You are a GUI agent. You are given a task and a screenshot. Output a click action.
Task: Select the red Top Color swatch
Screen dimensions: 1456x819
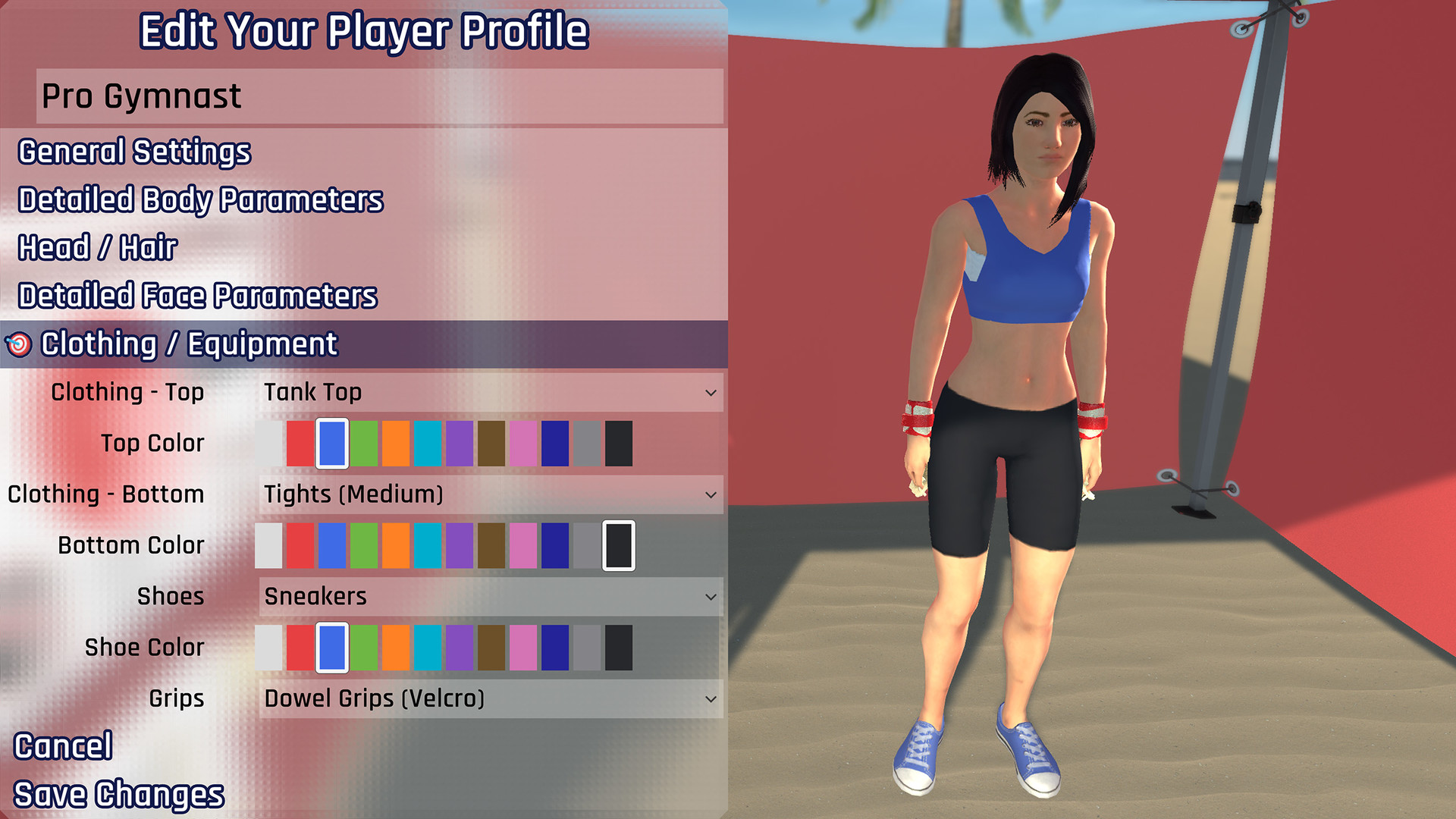click(x=301, y=444)
